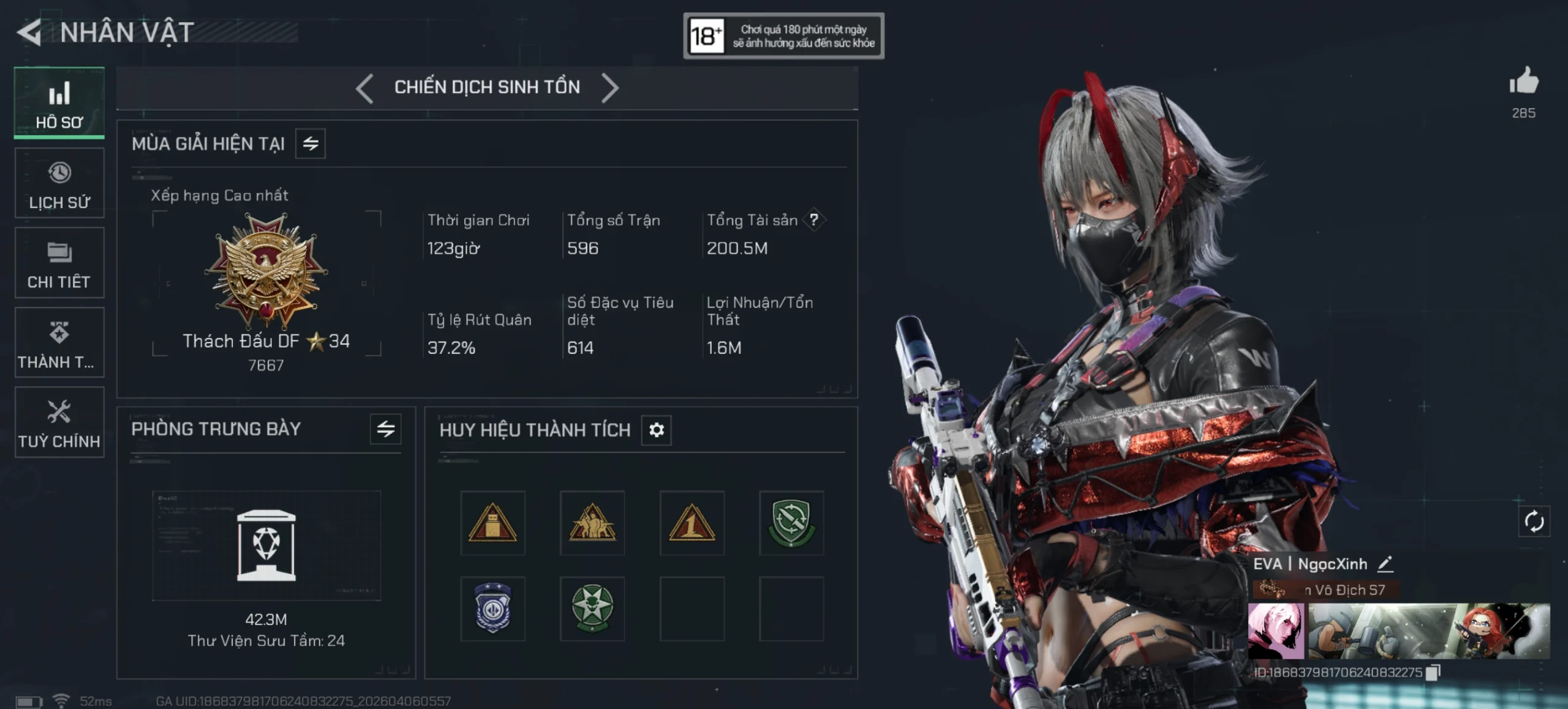Select the blue shield achievement badge
The height and width of the screenshot is (709, 1568).
point(492,609)
